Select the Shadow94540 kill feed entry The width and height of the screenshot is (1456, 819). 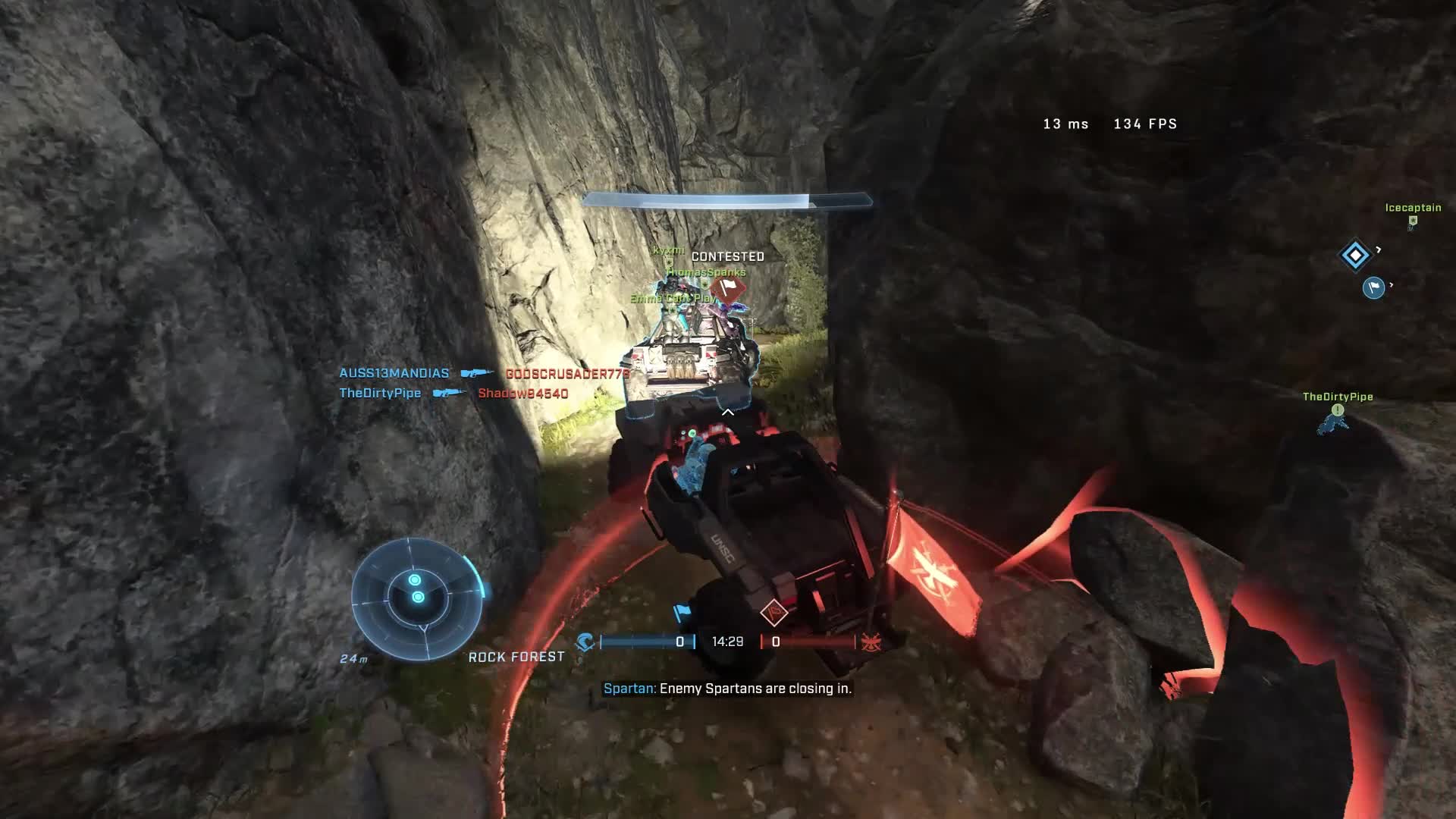[522, 393]
